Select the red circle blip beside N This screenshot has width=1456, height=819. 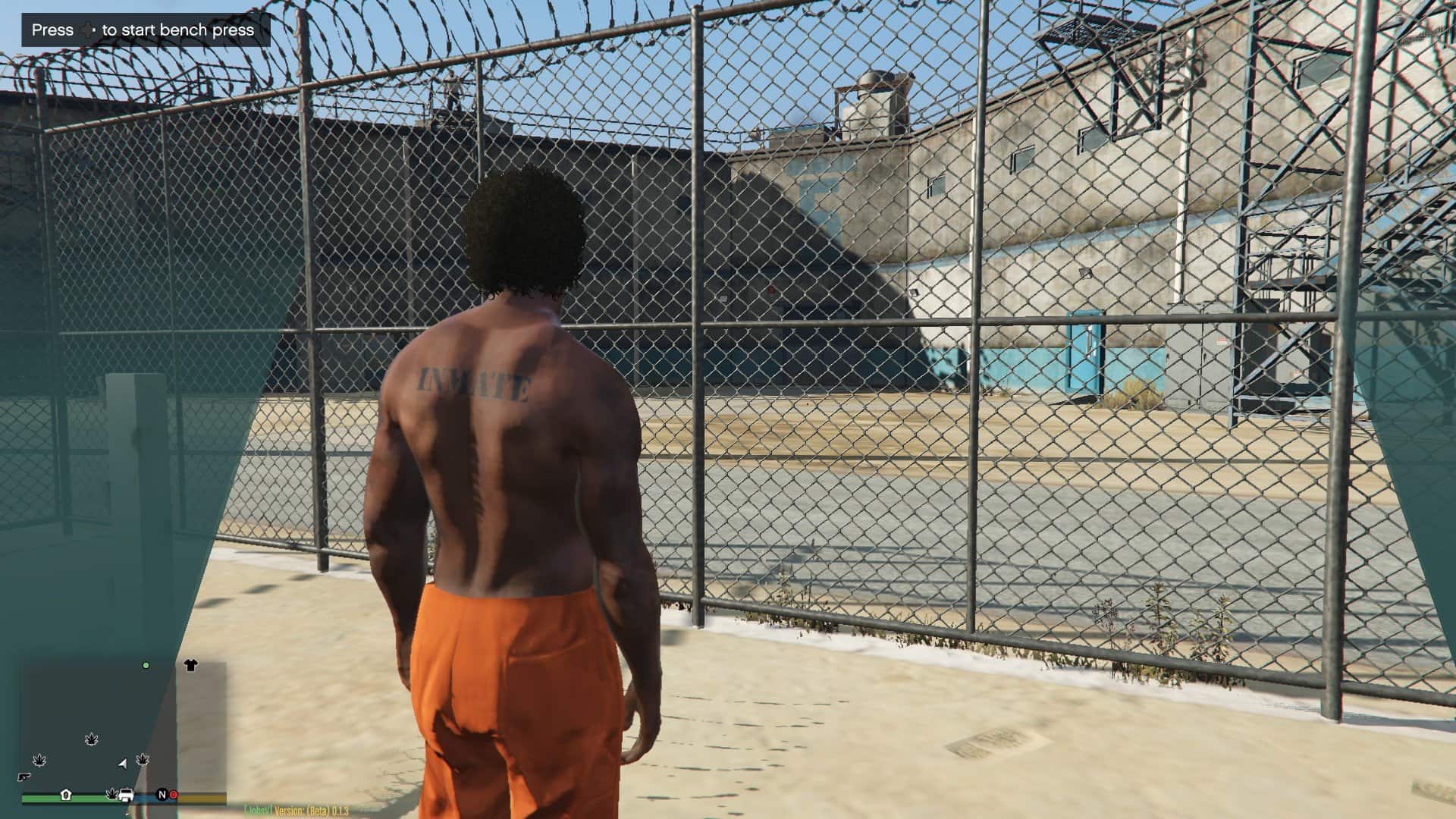(173, 795)
